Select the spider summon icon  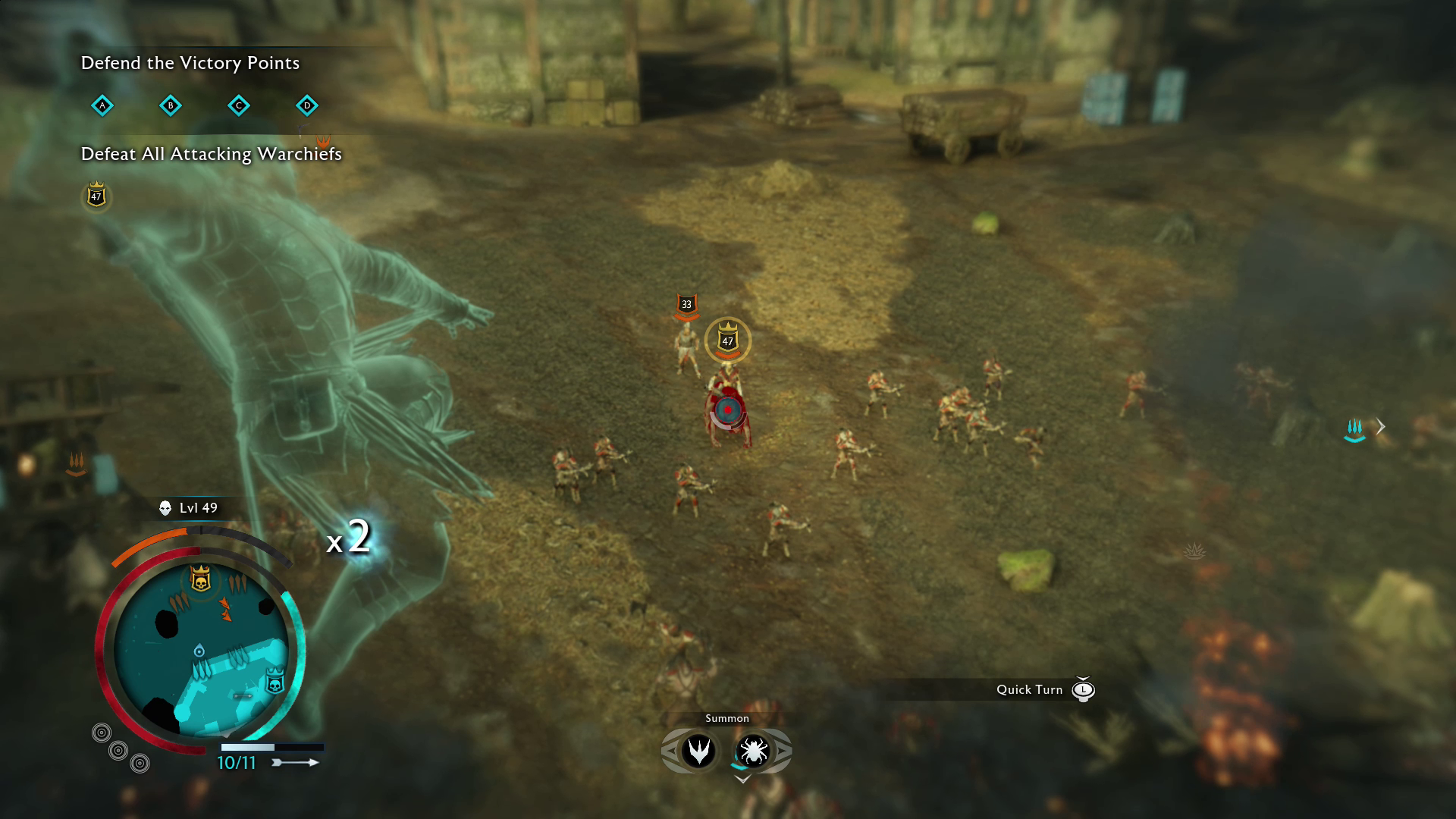753,751
